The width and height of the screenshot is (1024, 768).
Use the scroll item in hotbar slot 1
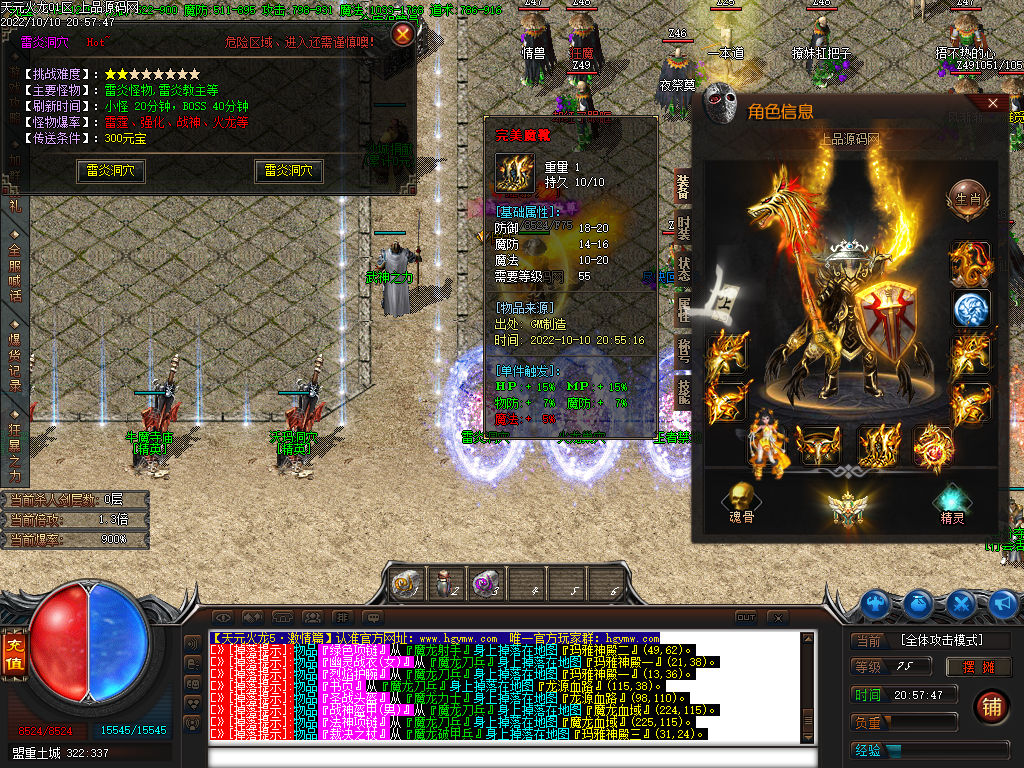coord(407,583)
